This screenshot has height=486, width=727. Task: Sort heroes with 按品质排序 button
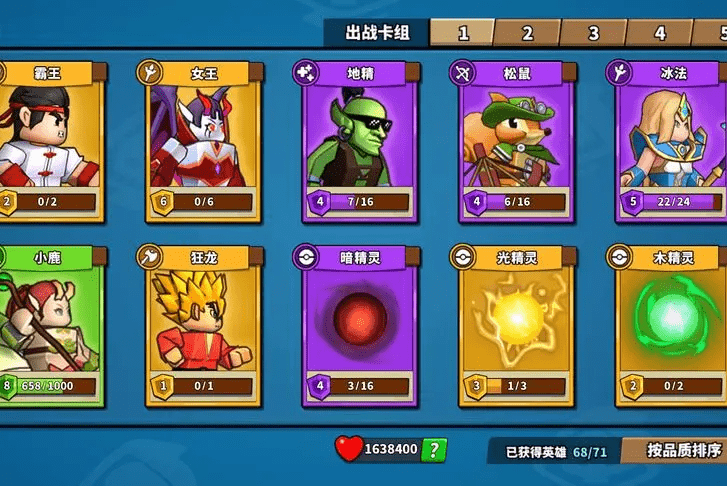coord(681,450)
